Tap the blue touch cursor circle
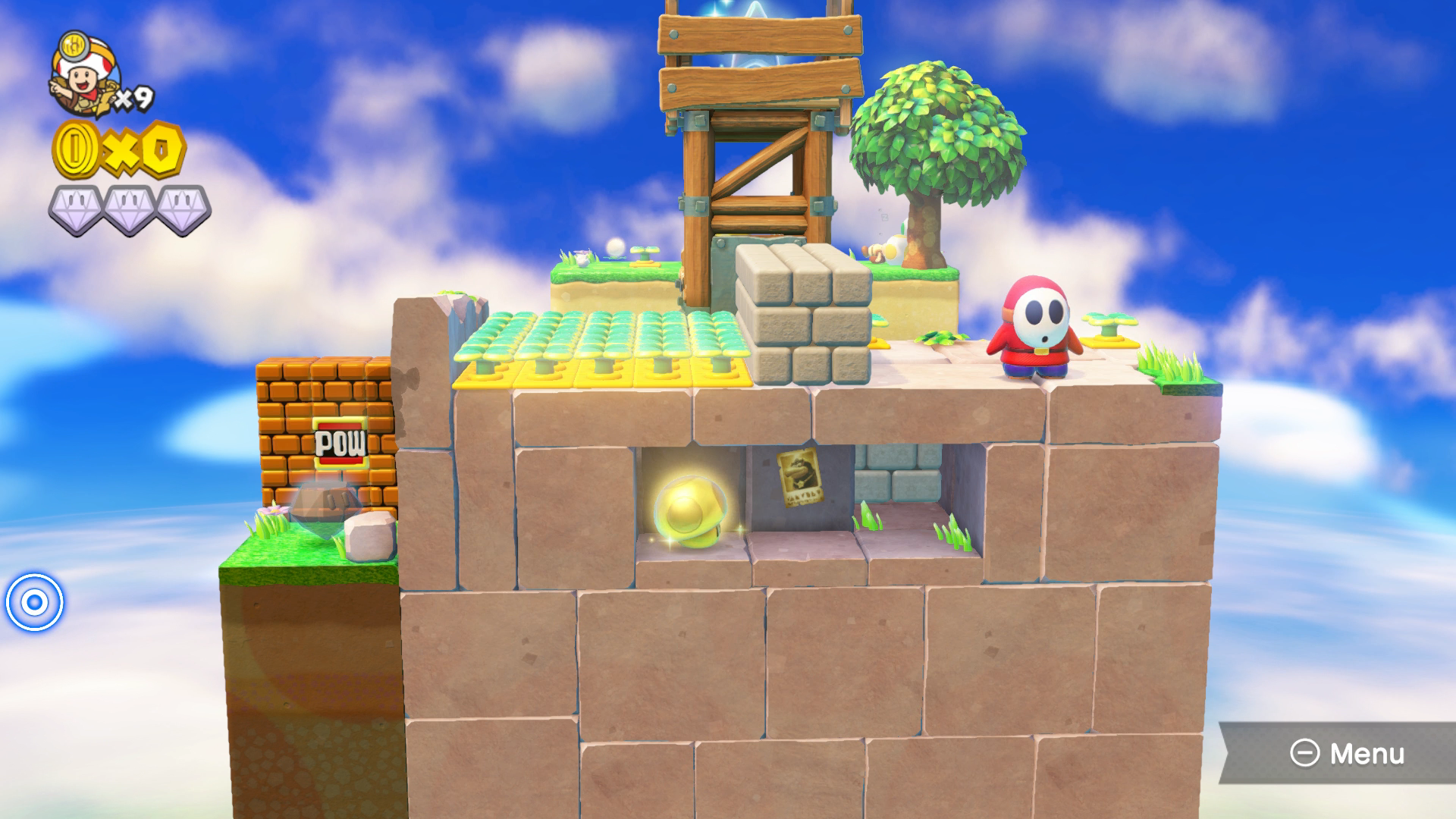This screenshot has width=1456, height=819. pyautogui.click(x=33, y=601)
